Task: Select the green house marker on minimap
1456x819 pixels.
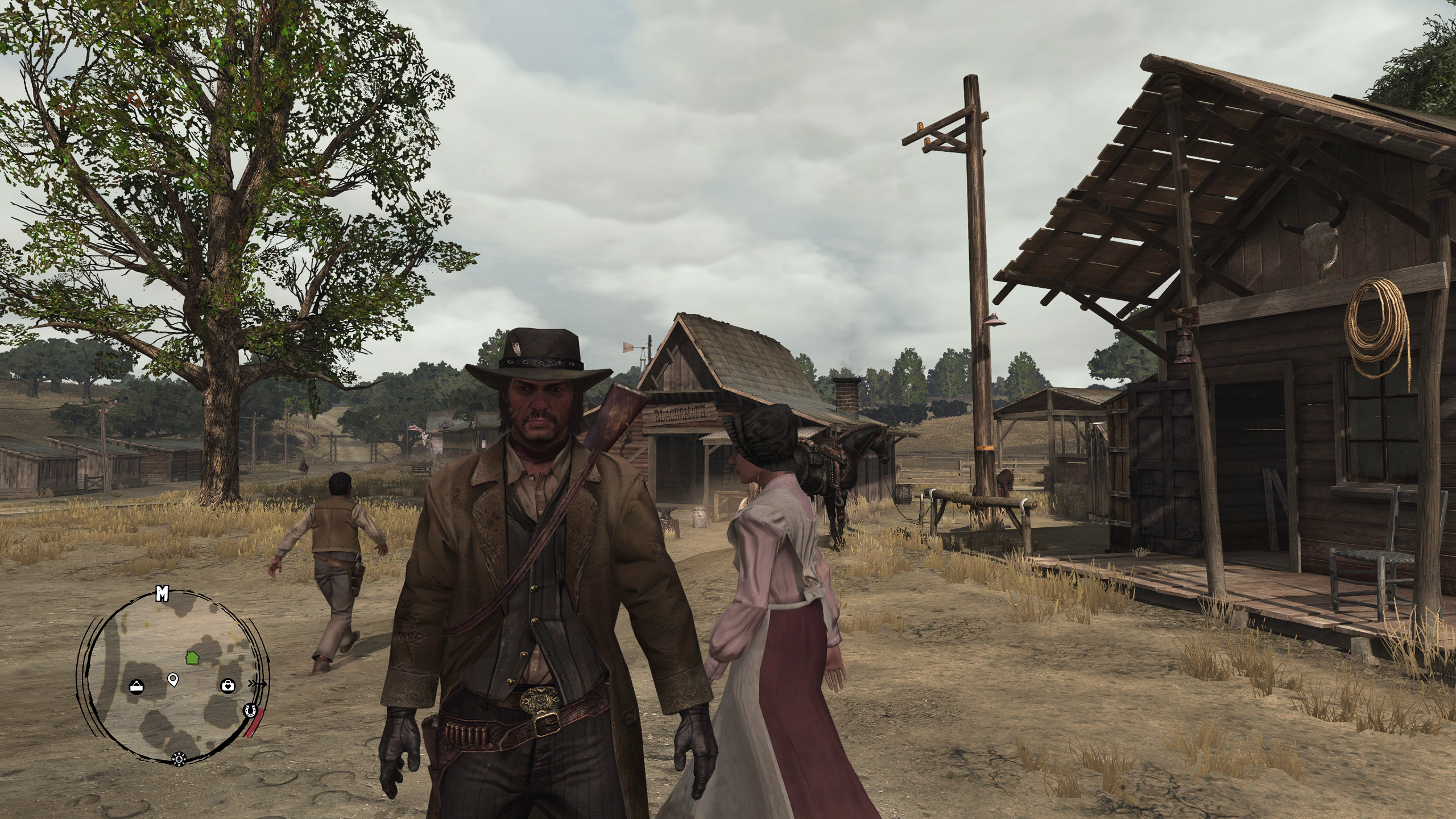Action: 192,657
